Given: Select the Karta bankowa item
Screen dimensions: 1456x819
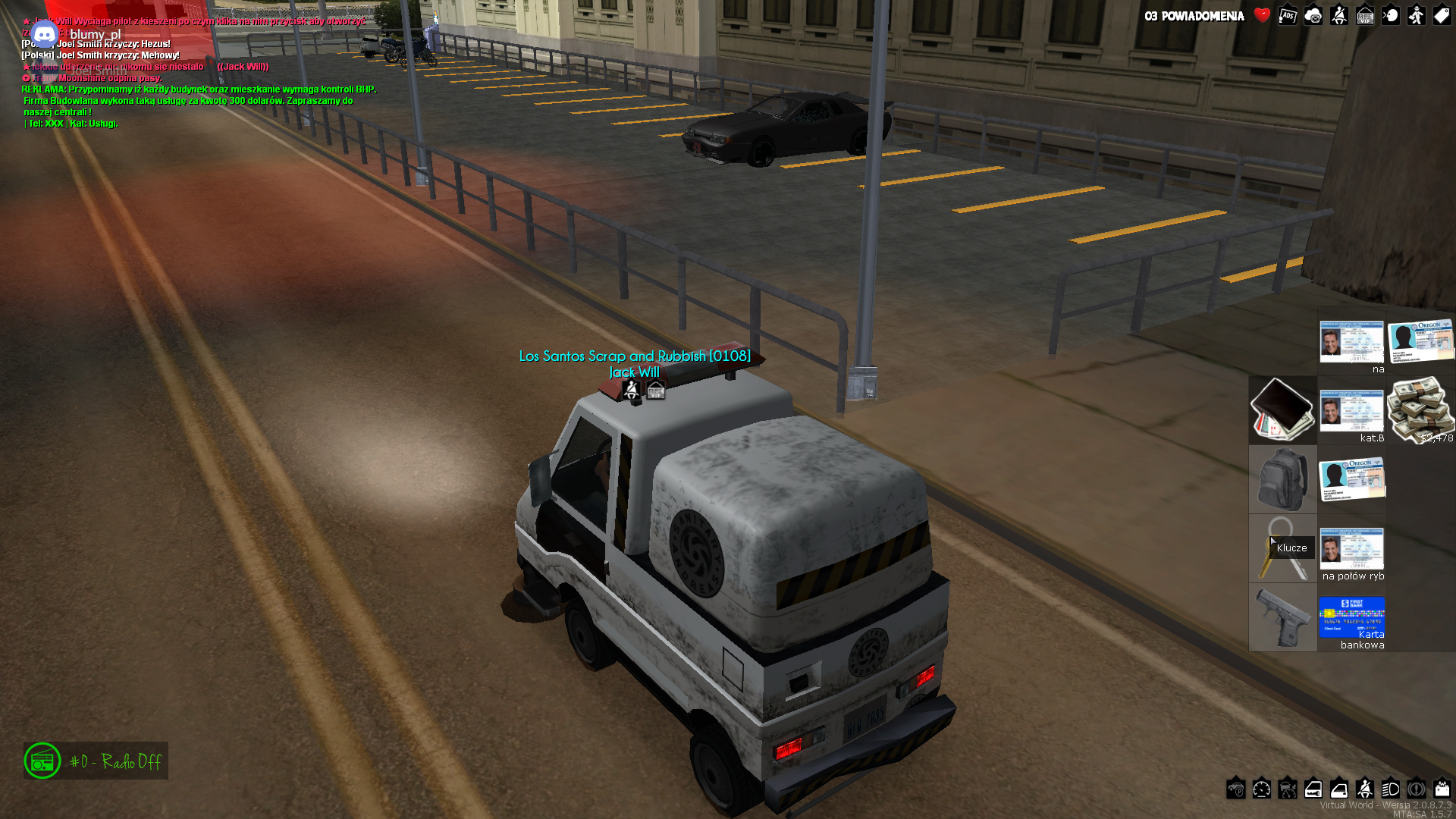Looking at the screenshot, I should click(1351, 617).
